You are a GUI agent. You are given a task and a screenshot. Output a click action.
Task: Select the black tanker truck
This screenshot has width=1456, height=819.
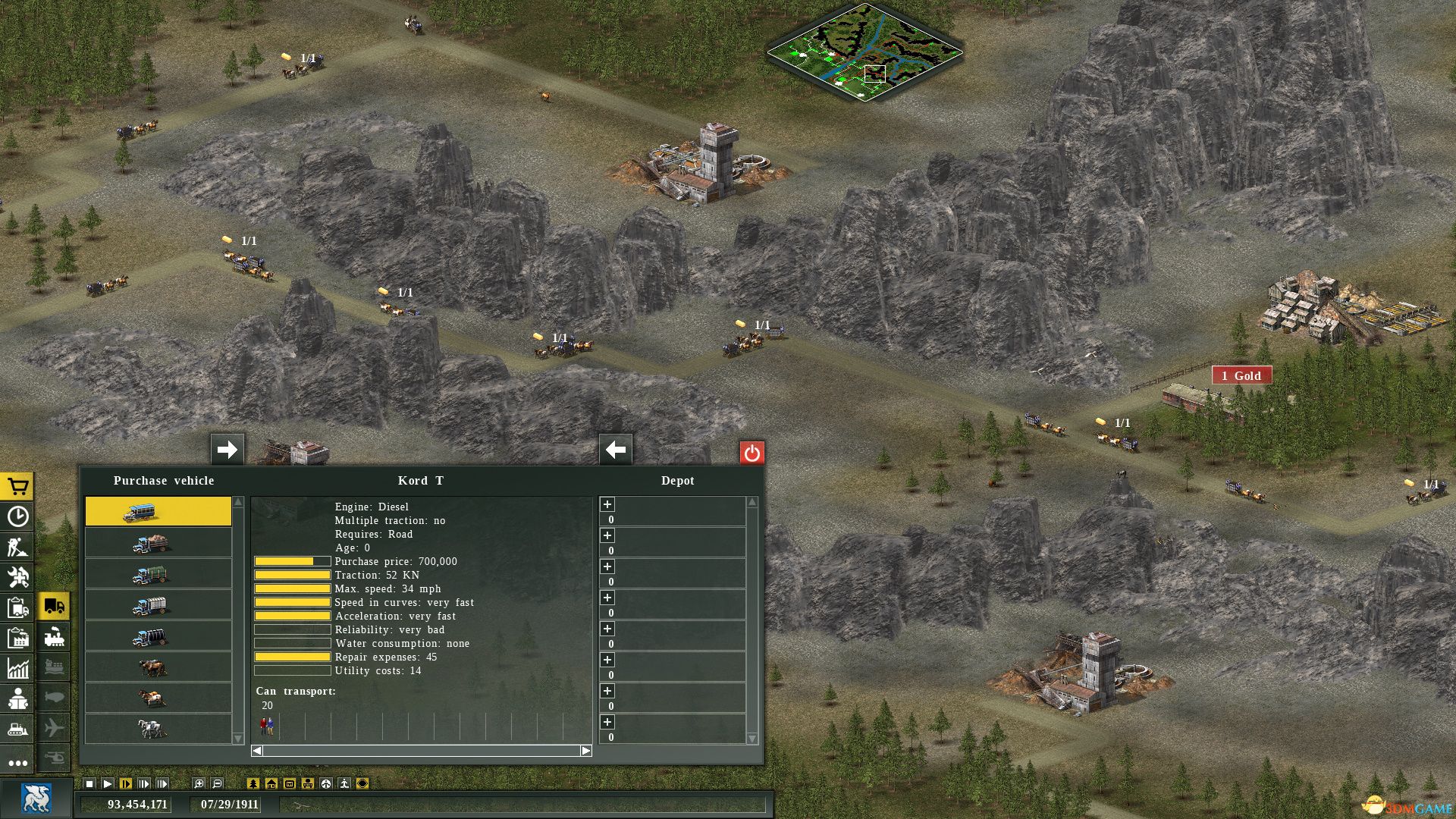click(158, 636)
